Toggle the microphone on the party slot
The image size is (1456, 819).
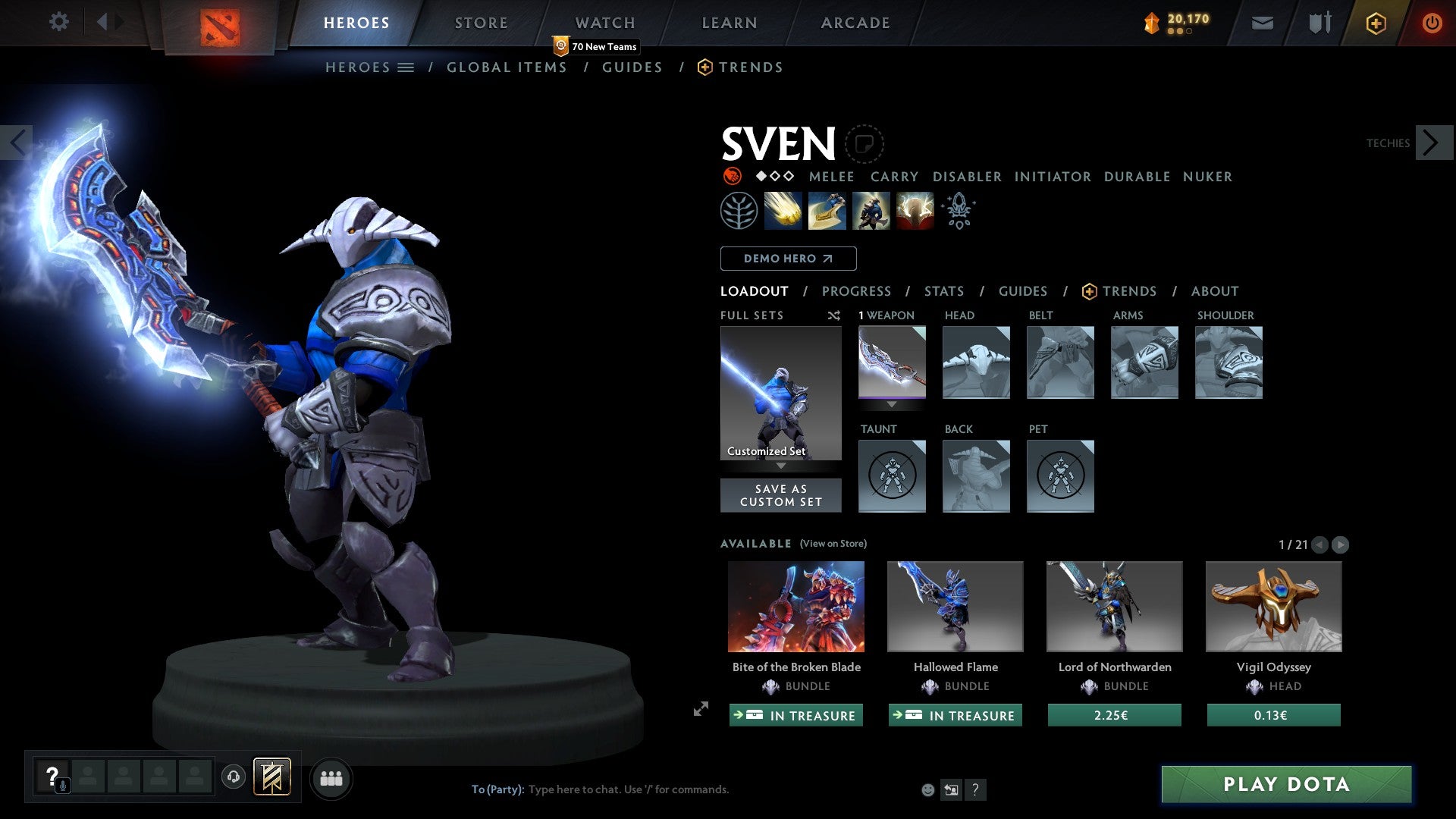tap(62, 785)
